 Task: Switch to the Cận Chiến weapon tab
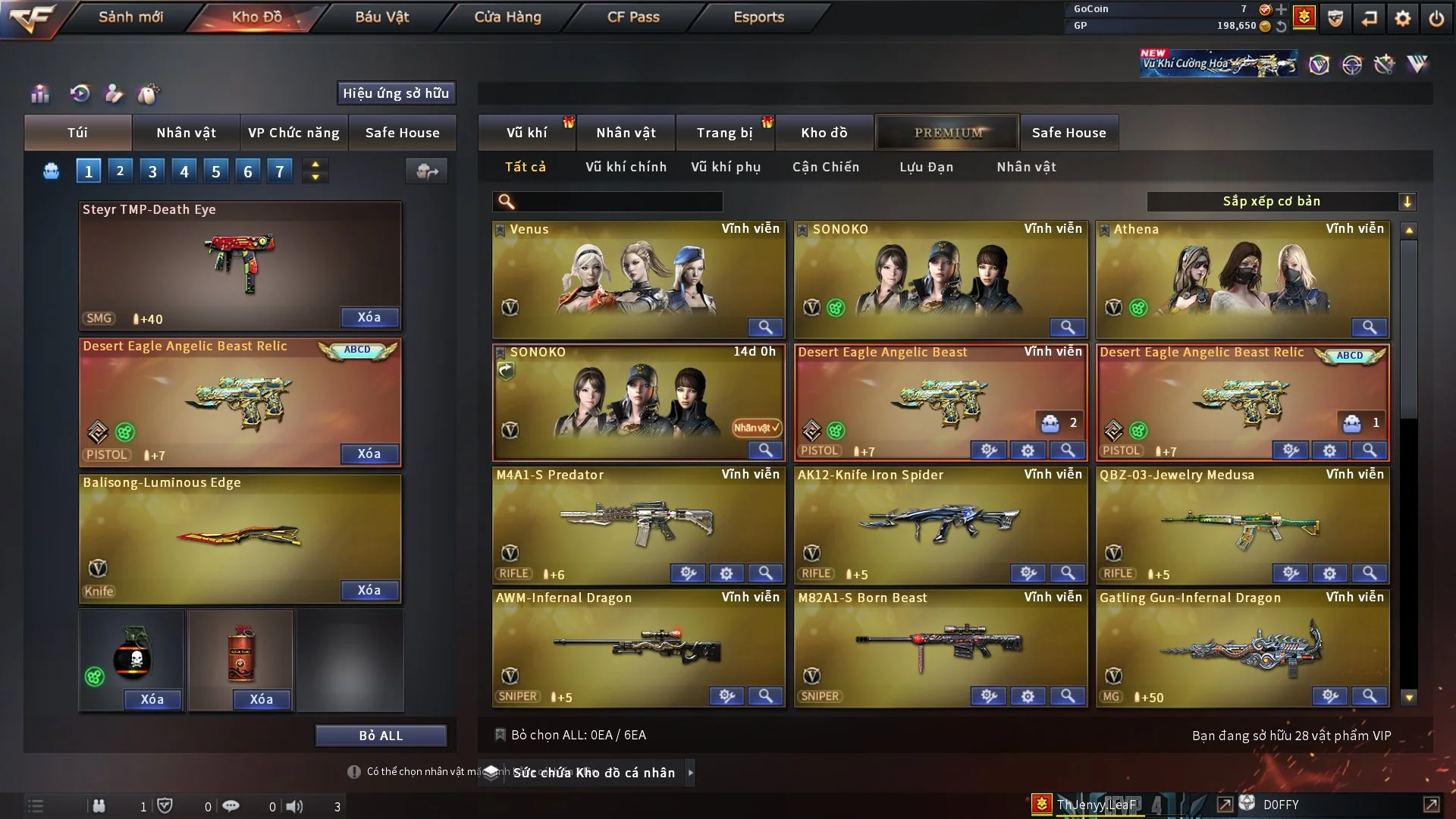pyautogui.click(x=826, y=167)
